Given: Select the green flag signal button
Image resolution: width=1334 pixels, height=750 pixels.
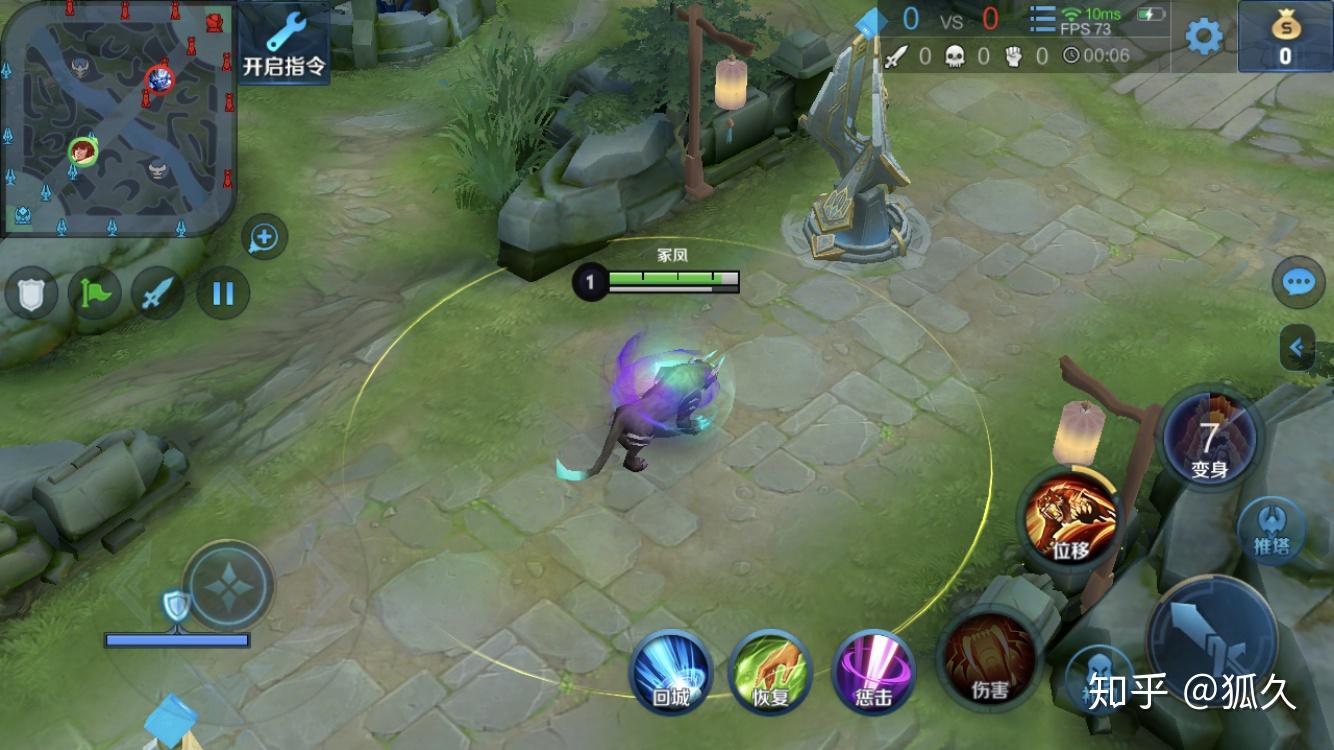Looking at the screenshot, I should click(95, 294).
